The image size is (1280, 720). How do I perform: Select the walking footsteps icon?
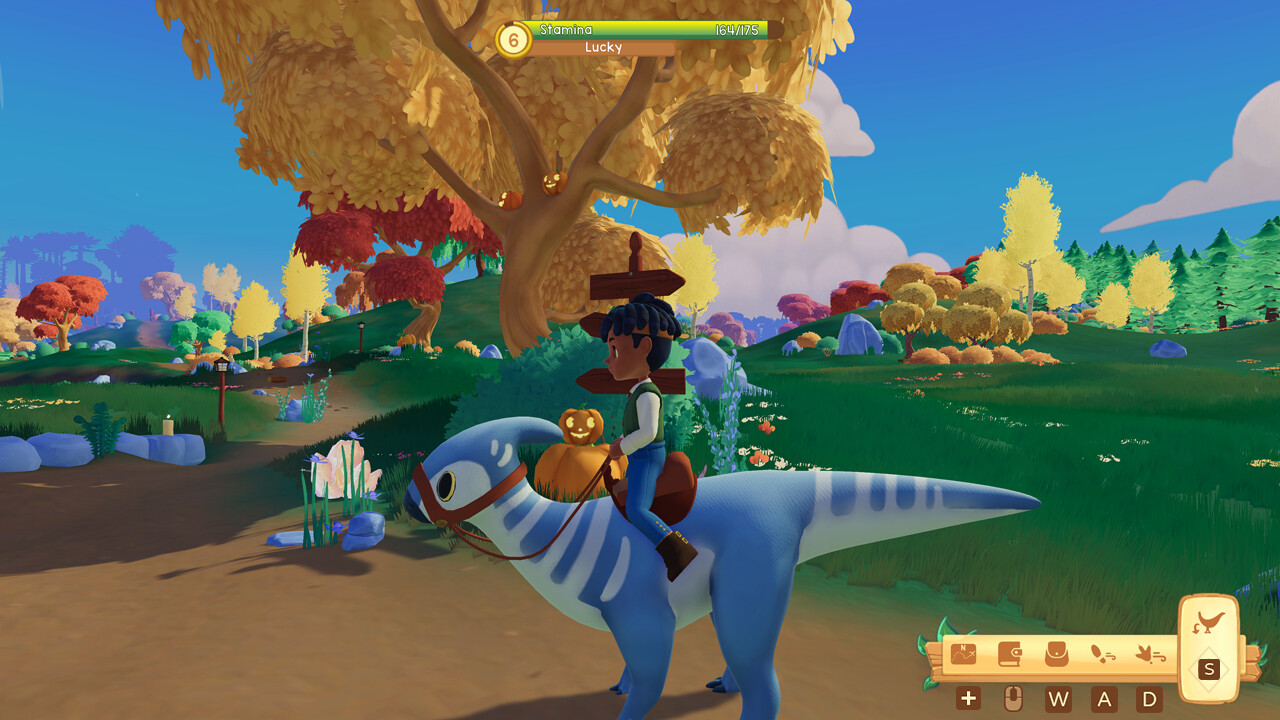click(1102, 654)
